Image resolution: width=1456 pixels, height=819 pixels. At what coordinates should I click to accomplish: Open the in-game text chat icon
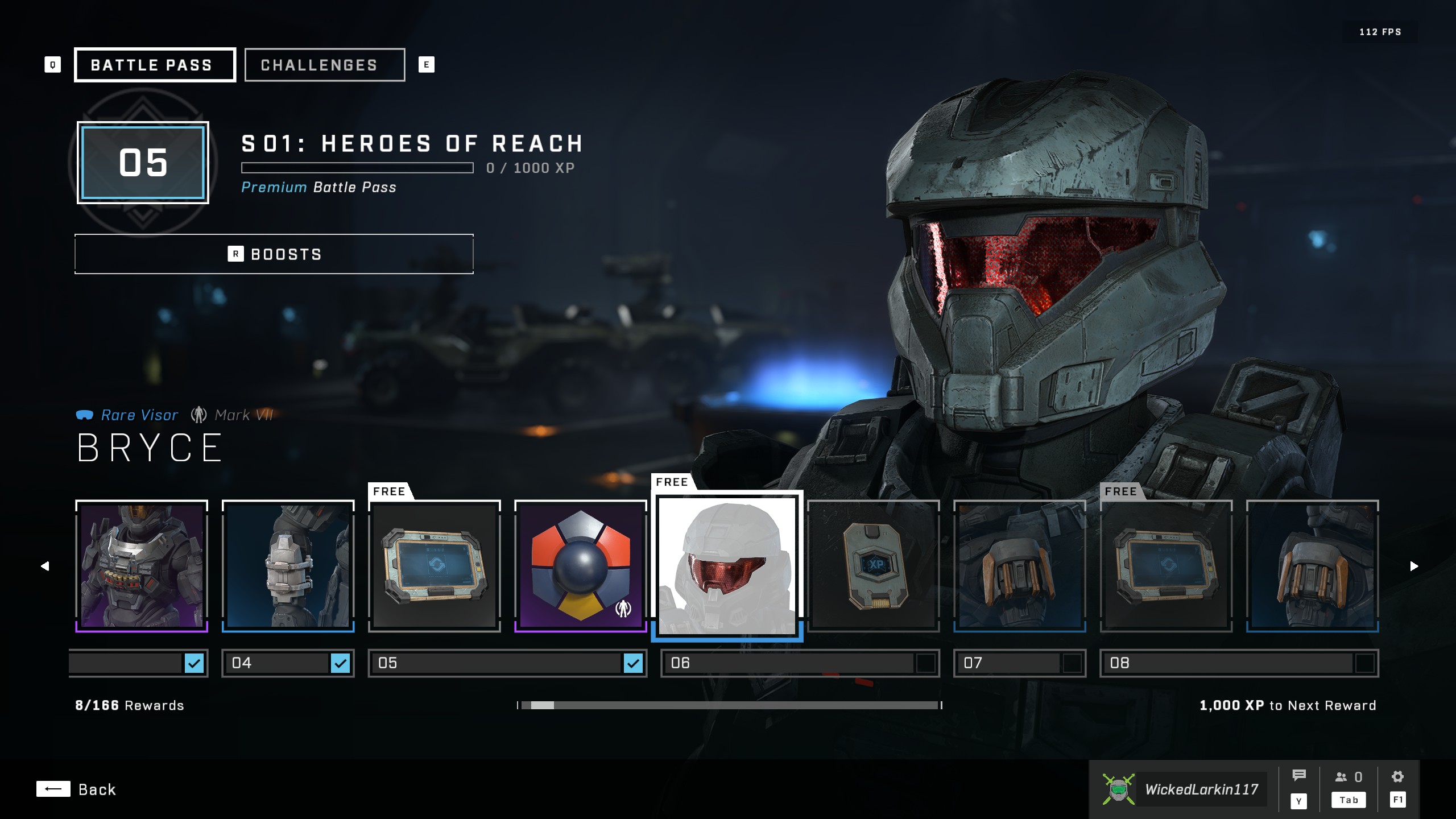pyautogui.click(x=1299, y=773)
